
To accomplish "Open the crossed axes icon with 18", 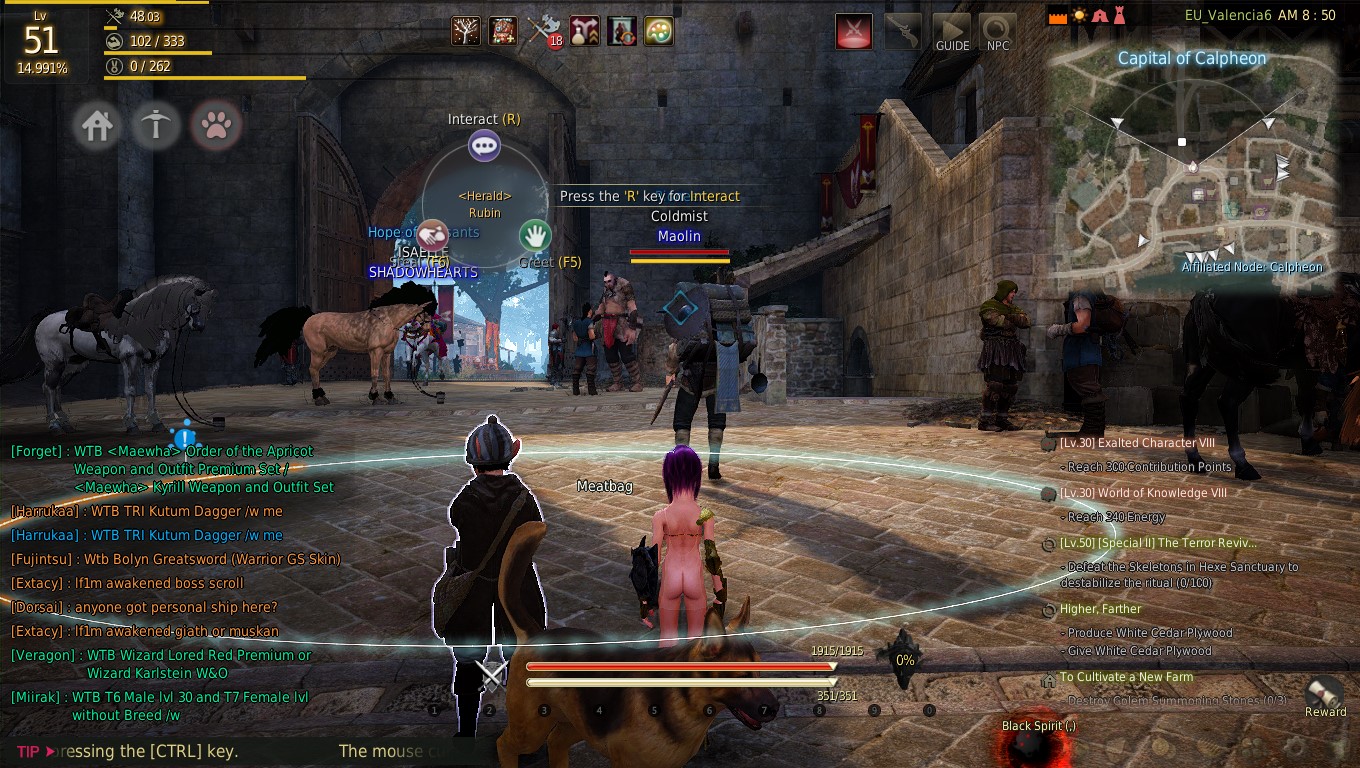I will click(543, 31).
